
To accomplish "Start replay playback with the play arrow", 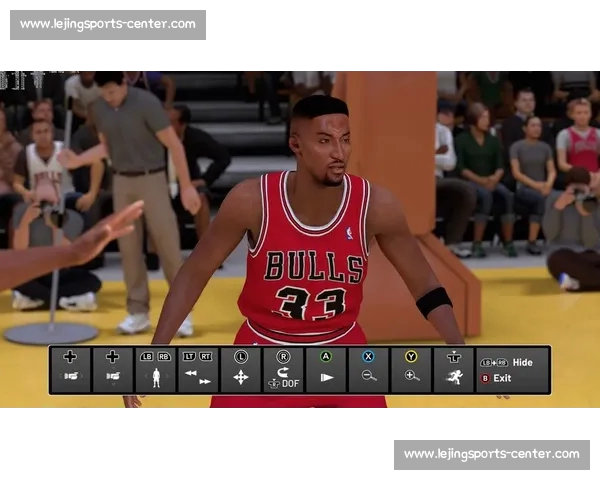I will 326,377.
